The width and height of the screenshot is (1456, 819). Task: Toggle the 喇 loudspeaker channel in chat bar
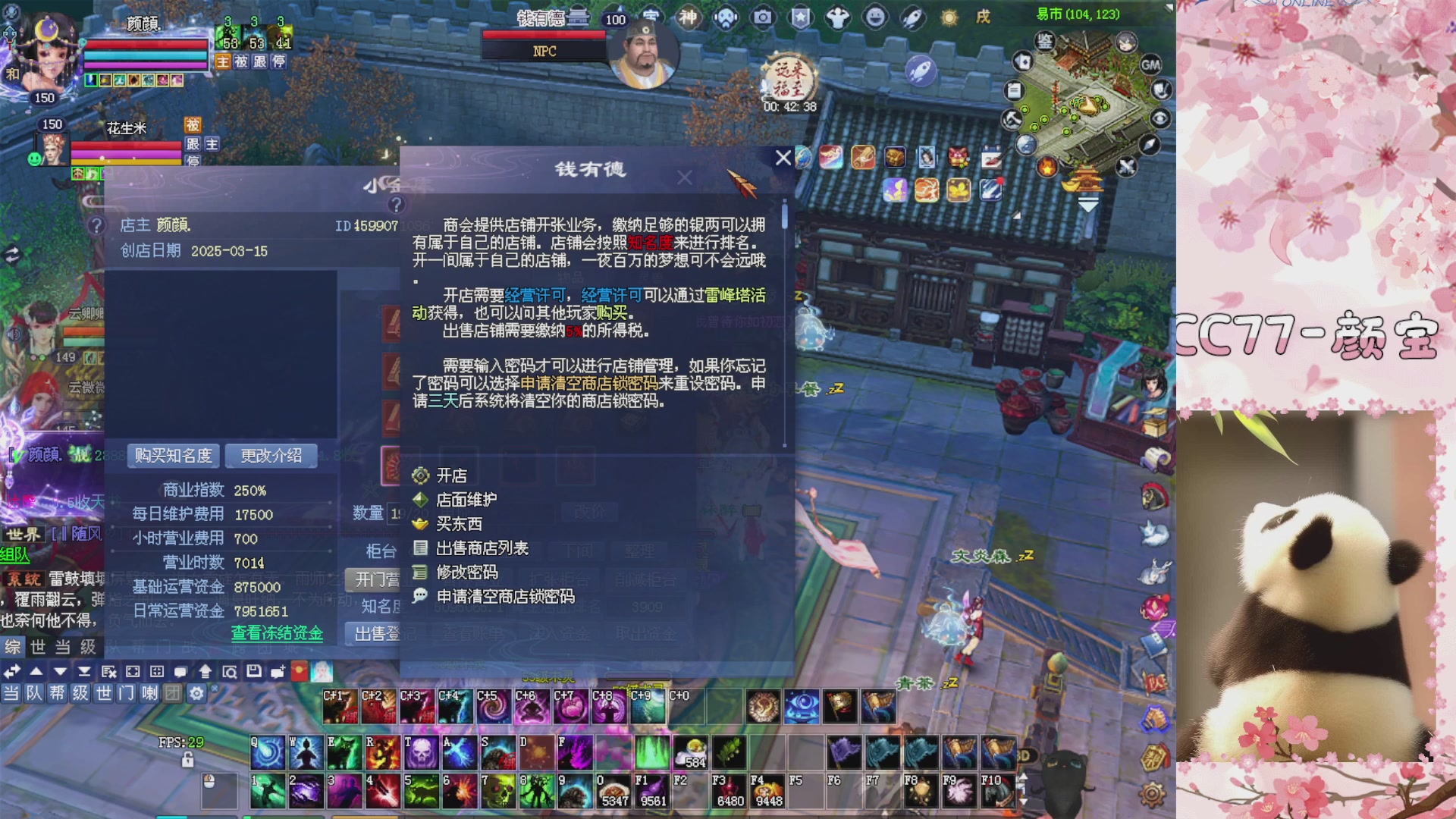coord(149,692)
